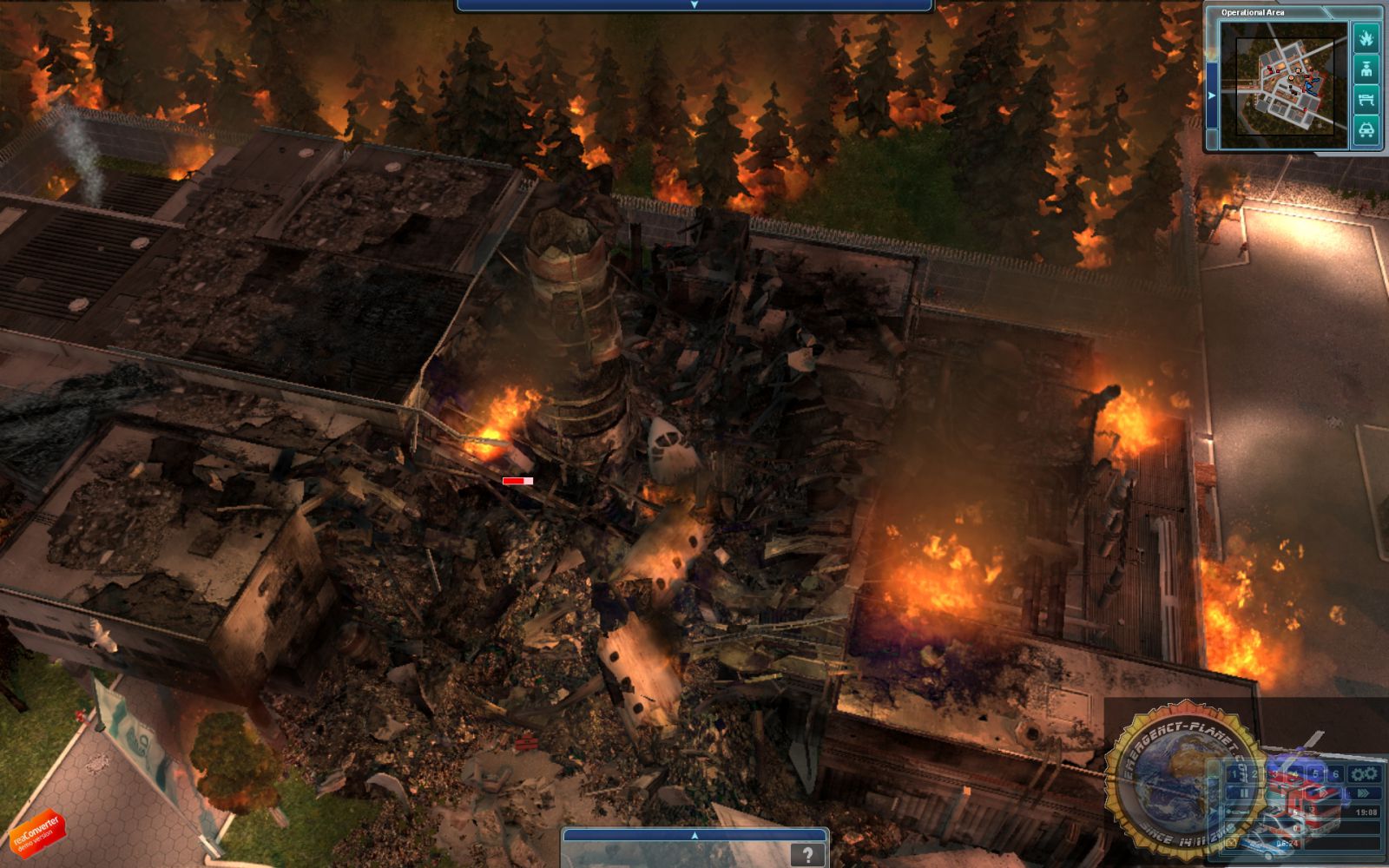Set fastest speed with triple-arrow button
This screenshot has height=868, width=1389.
point(1365,793)
